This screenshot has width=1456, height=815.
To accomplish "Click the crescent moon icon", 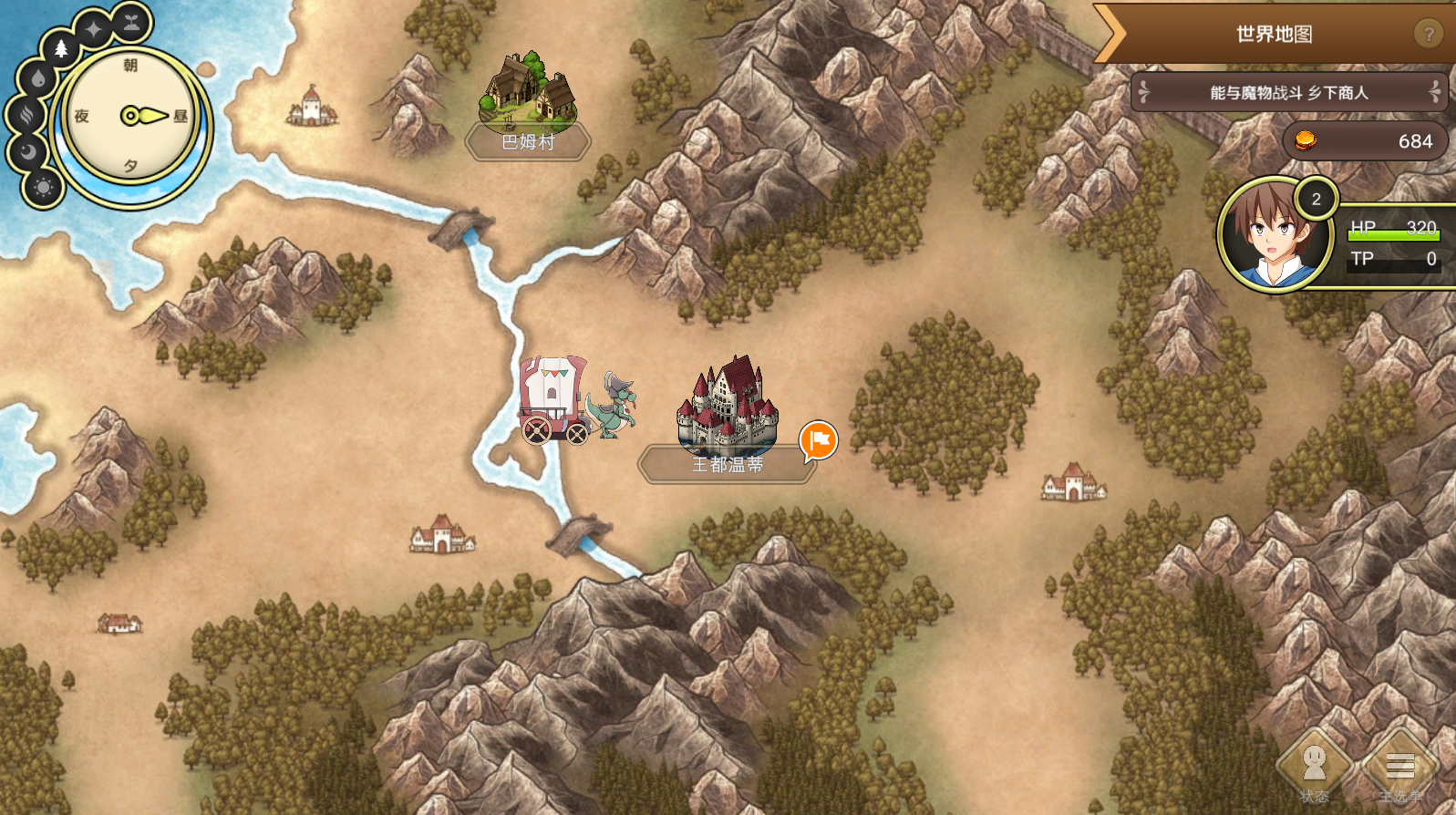I will pos(27,151).
